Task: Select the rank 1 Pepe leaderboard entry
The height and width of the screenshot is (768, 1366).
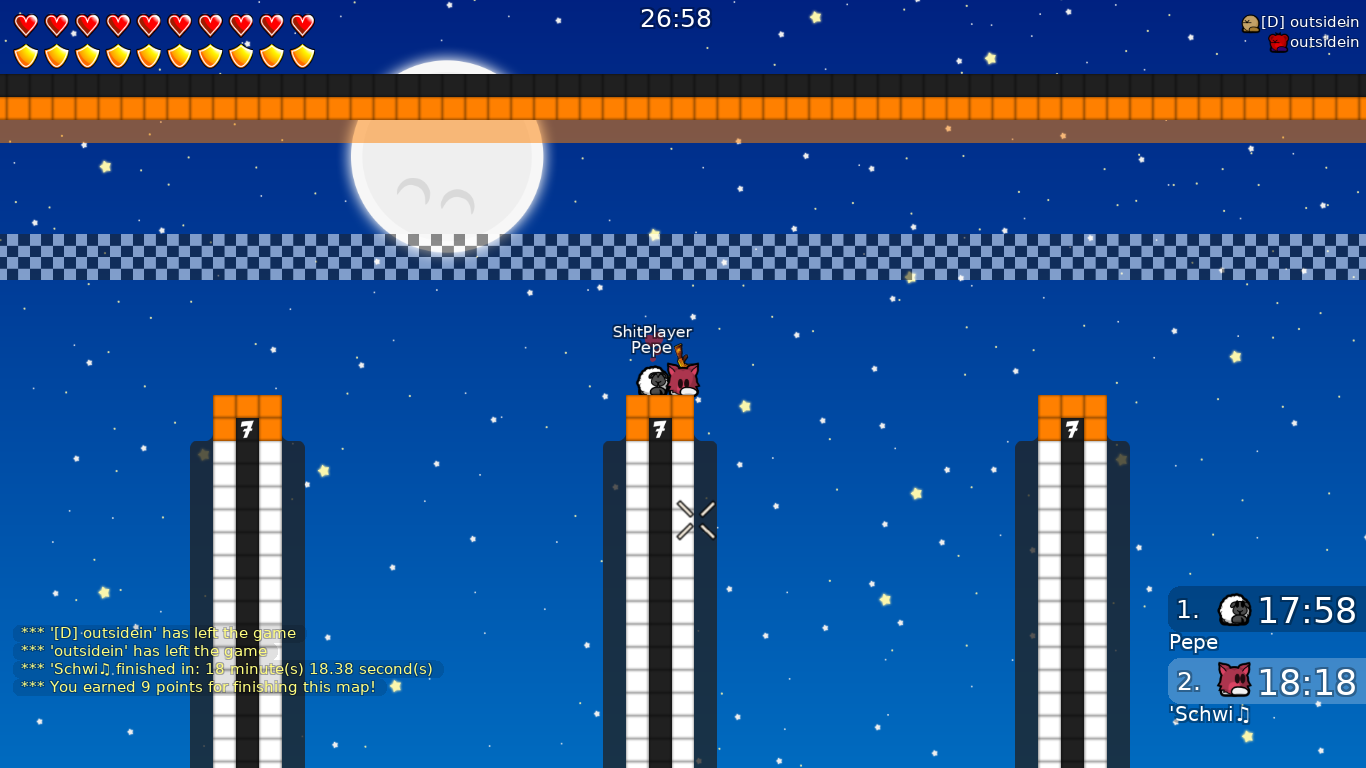Action: pos(1266,611)
